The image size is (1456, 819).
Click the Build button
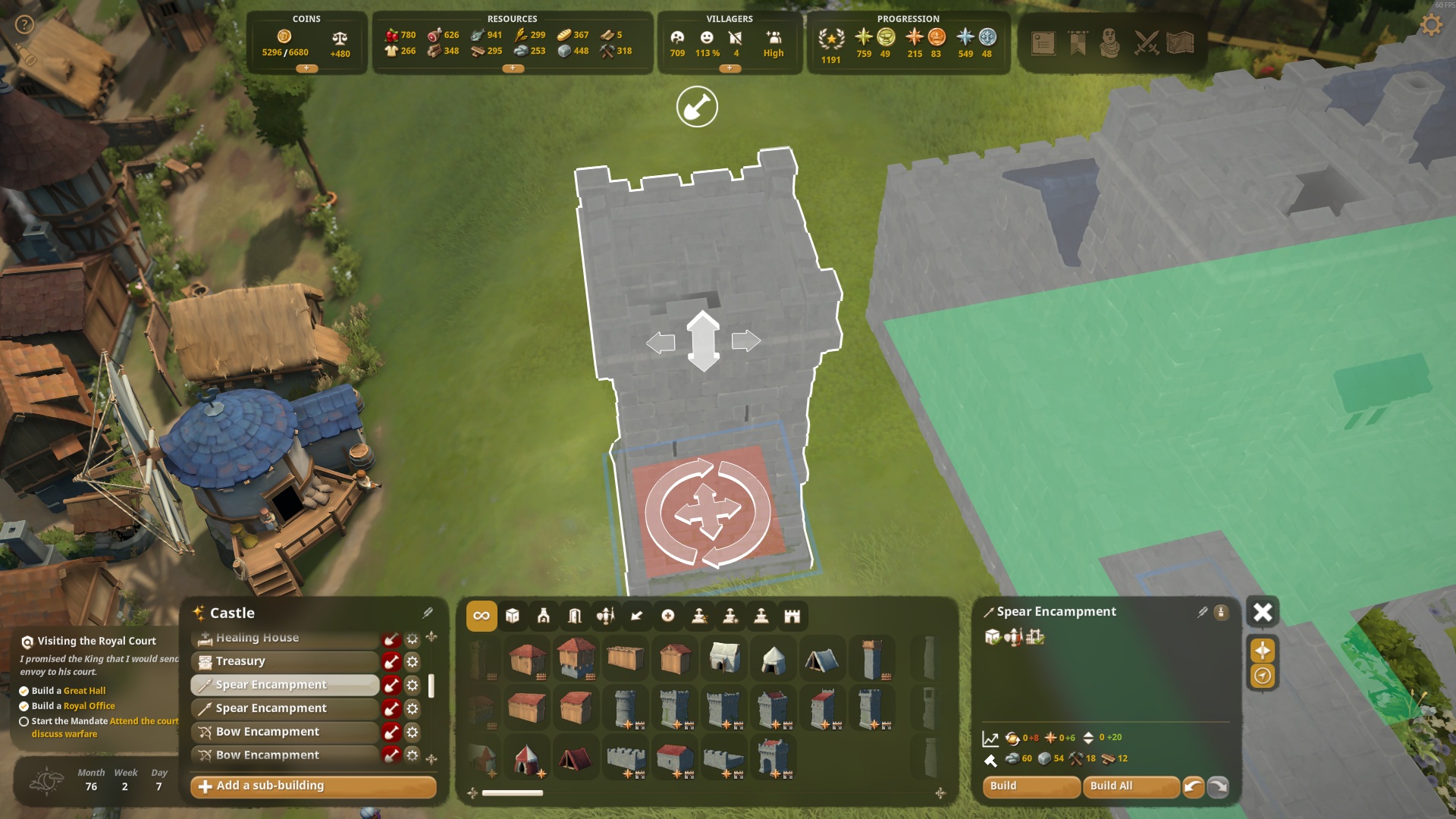[x=1030, y=786]
